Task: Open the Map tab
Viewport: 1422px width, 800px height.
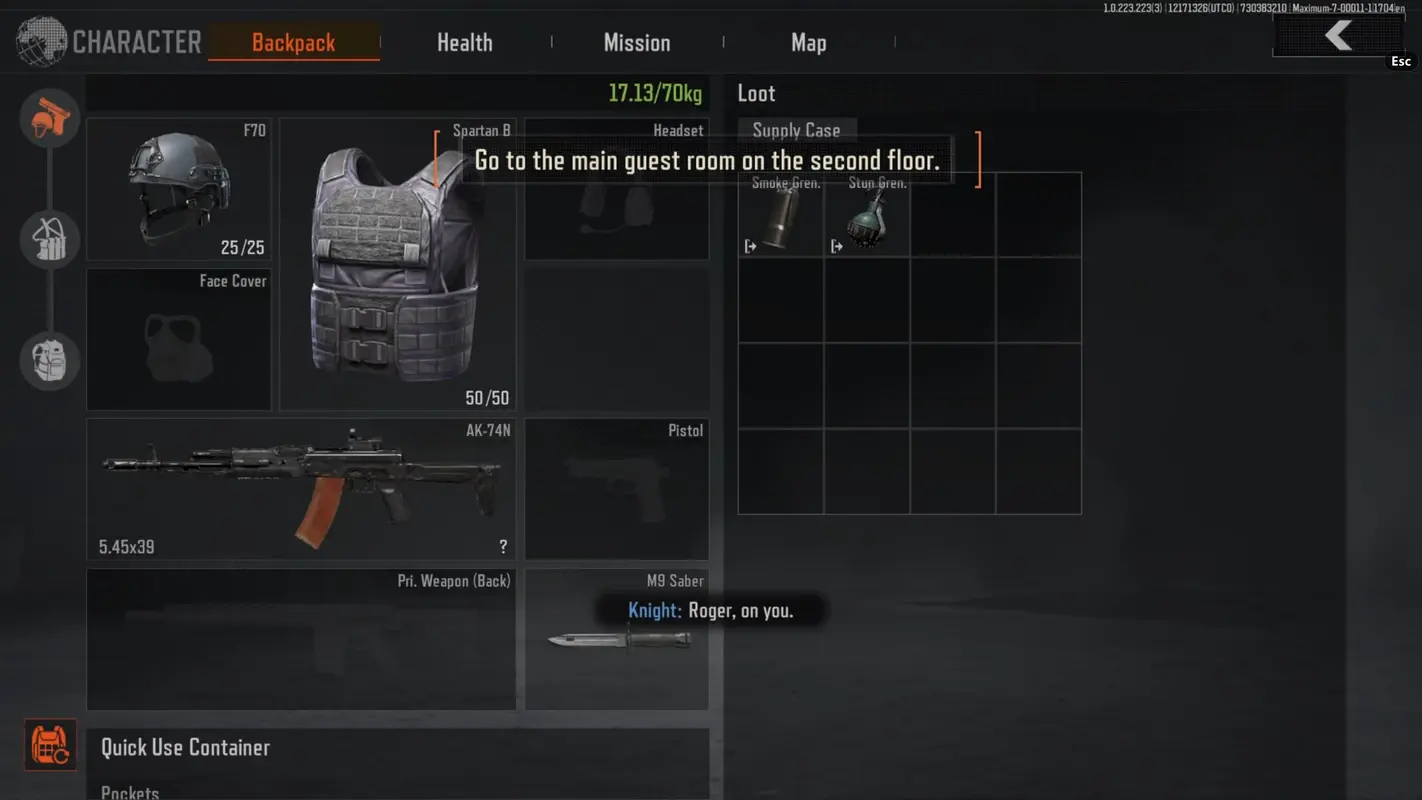Action: point(808,42)
